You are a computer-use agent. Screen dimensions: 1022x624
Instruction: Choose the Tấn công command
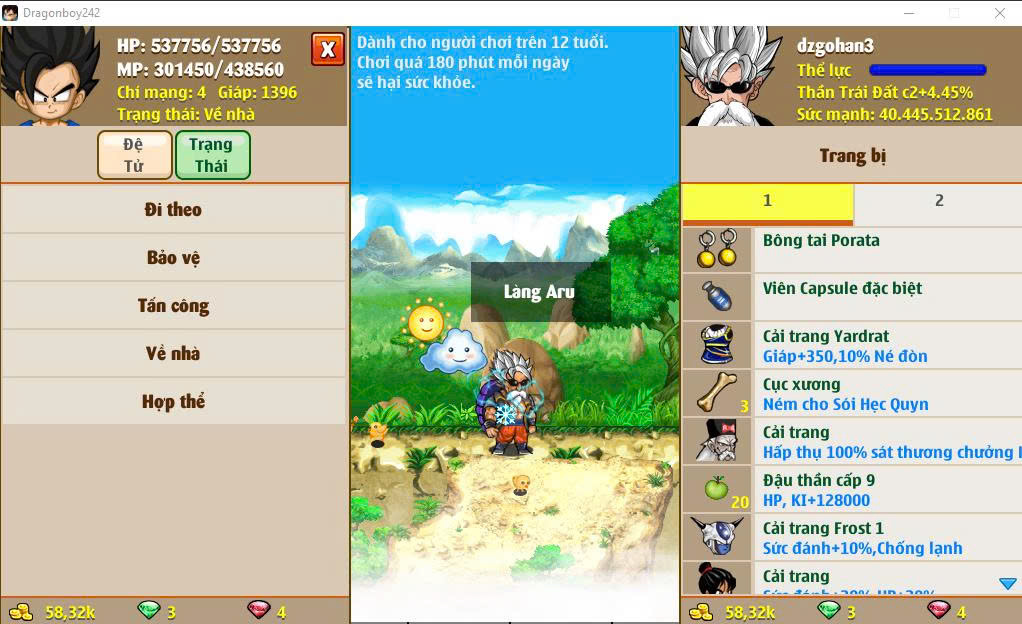(173, 306)
